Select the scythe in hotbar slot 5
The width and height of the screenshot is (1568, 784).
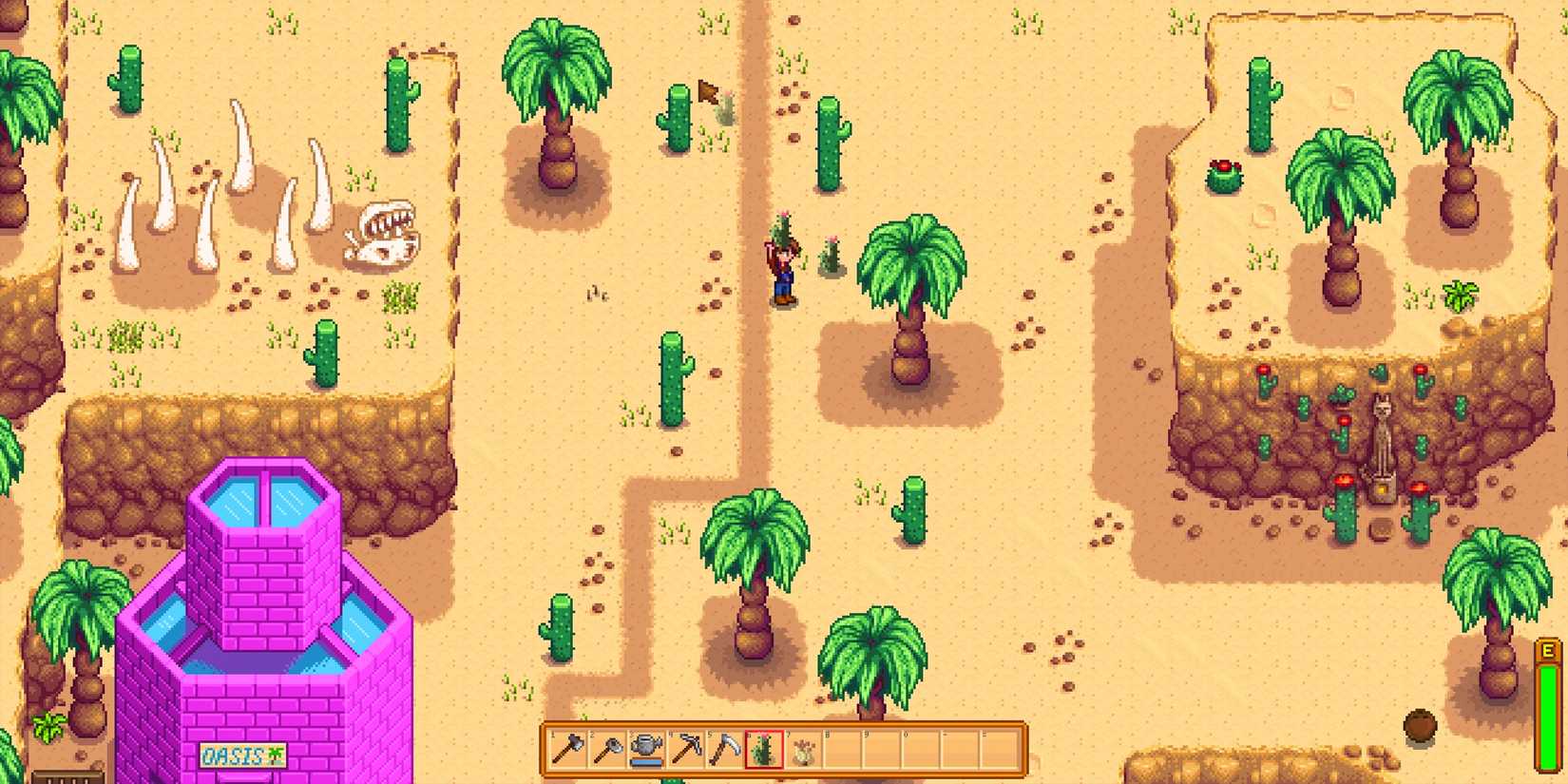tap(723, 751)
